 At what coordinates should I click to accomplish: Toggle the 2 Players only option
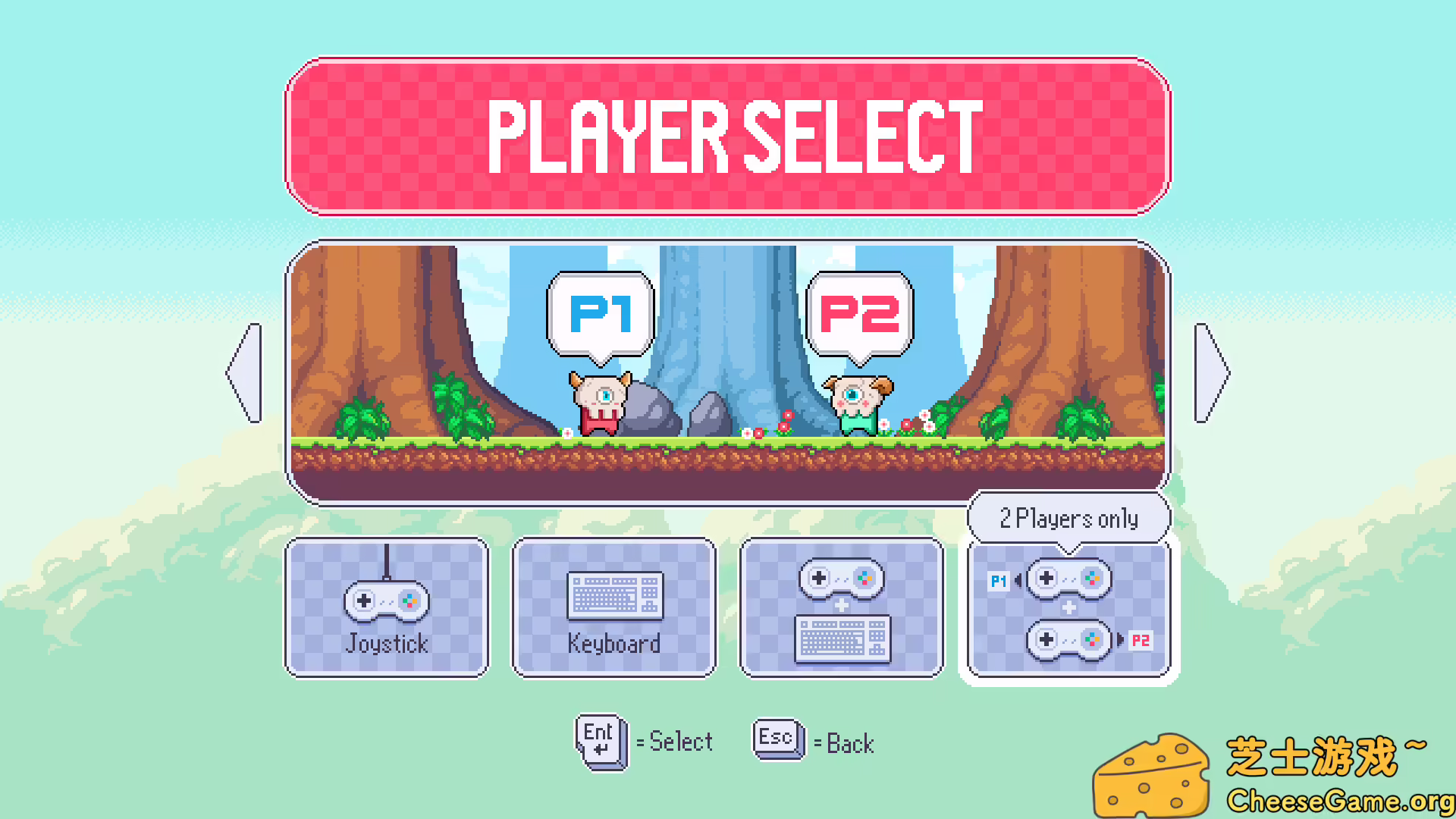[1068, 607]
